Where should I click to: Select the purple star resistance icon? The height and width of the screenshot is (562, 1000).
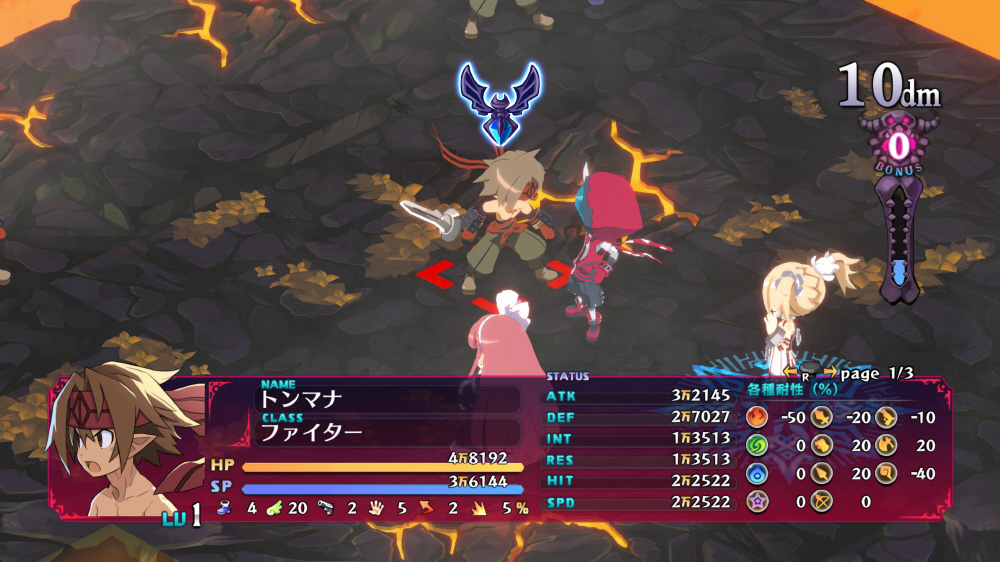click(756, 501)
